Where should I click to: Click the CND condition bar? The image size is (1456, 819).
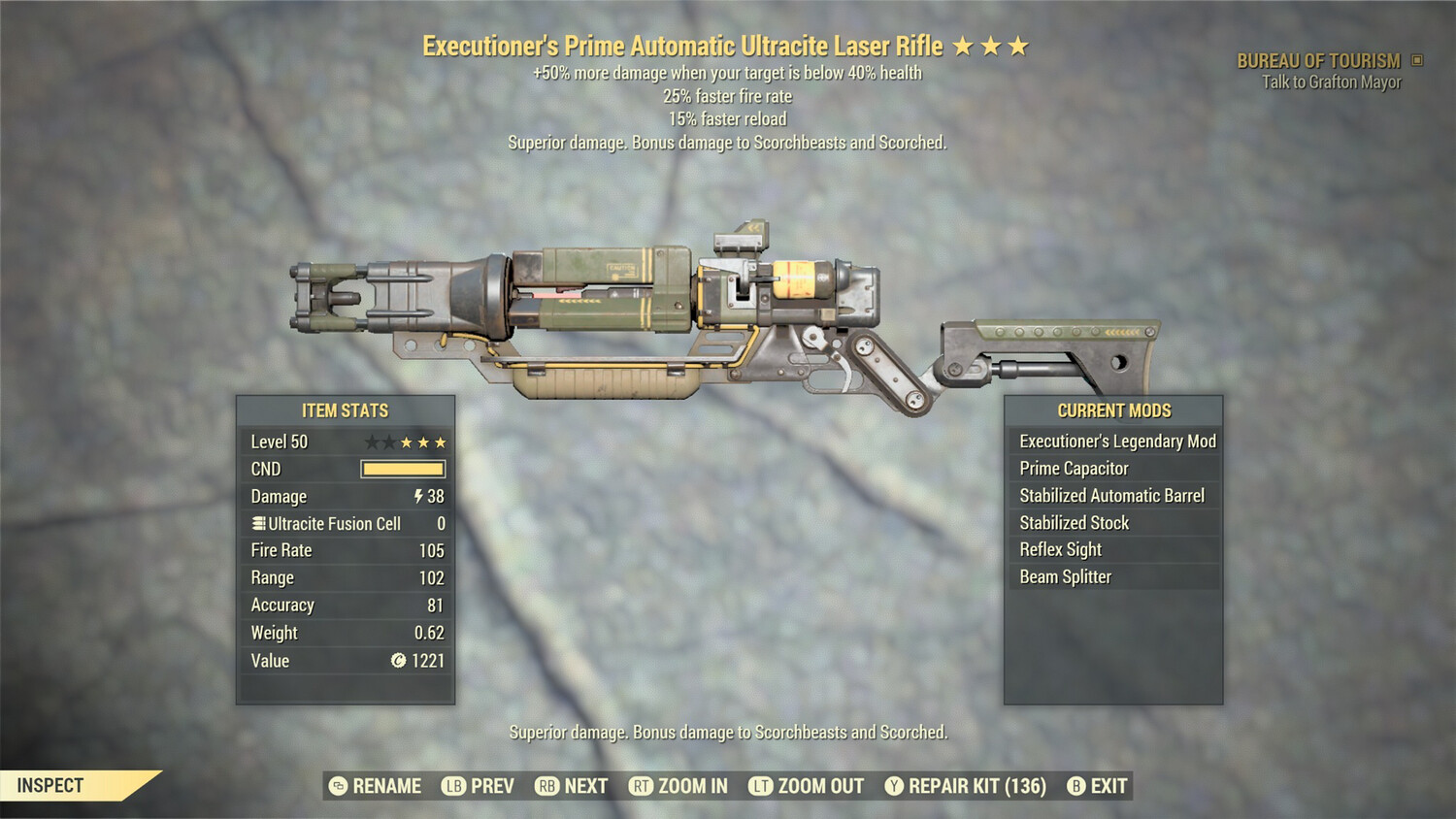coord(401,469)
